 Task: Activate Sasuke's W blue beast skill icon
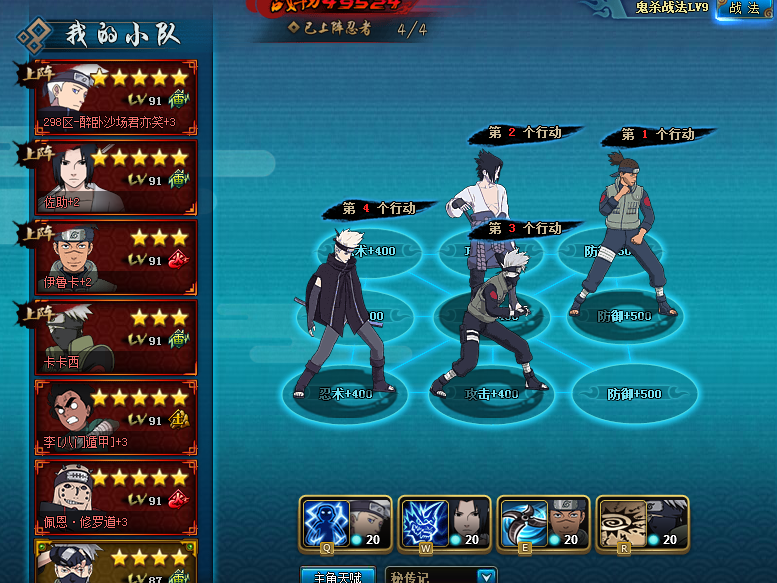[x=424, y=523]
